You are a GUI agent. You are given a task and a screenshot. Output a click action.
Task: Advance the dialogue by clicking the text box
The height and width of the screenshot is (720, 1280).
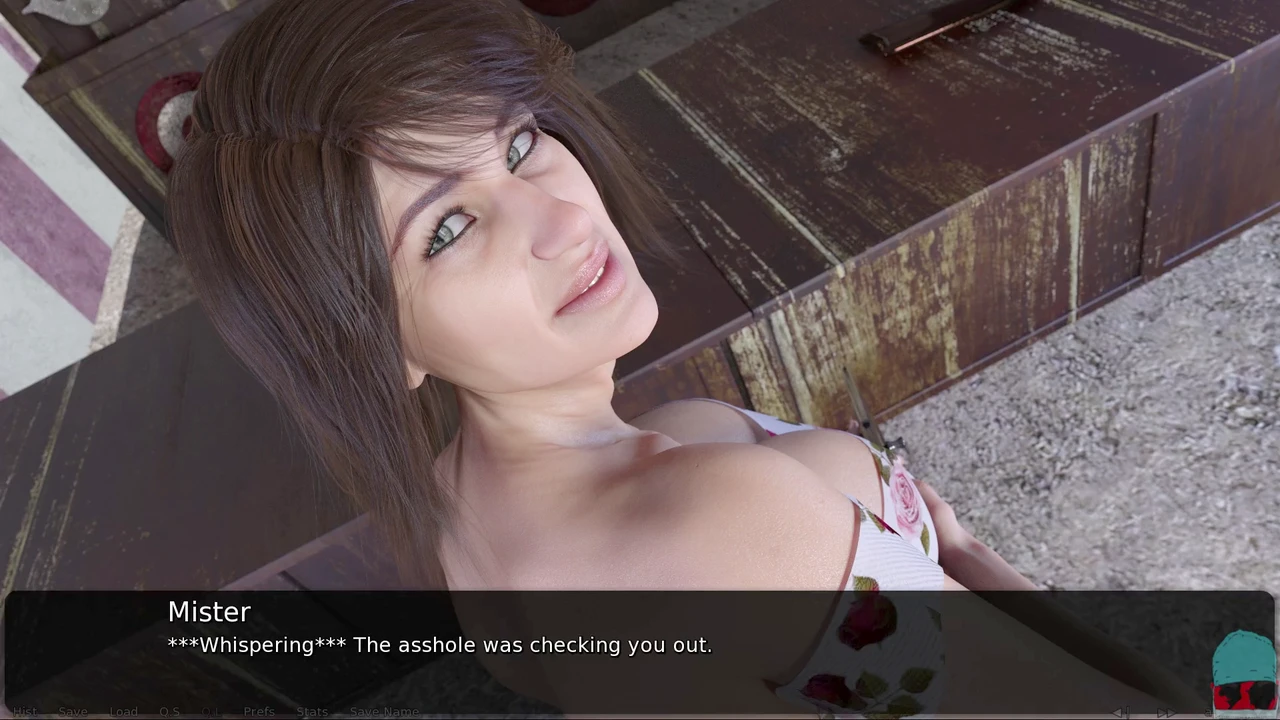(x=640, y=645)
